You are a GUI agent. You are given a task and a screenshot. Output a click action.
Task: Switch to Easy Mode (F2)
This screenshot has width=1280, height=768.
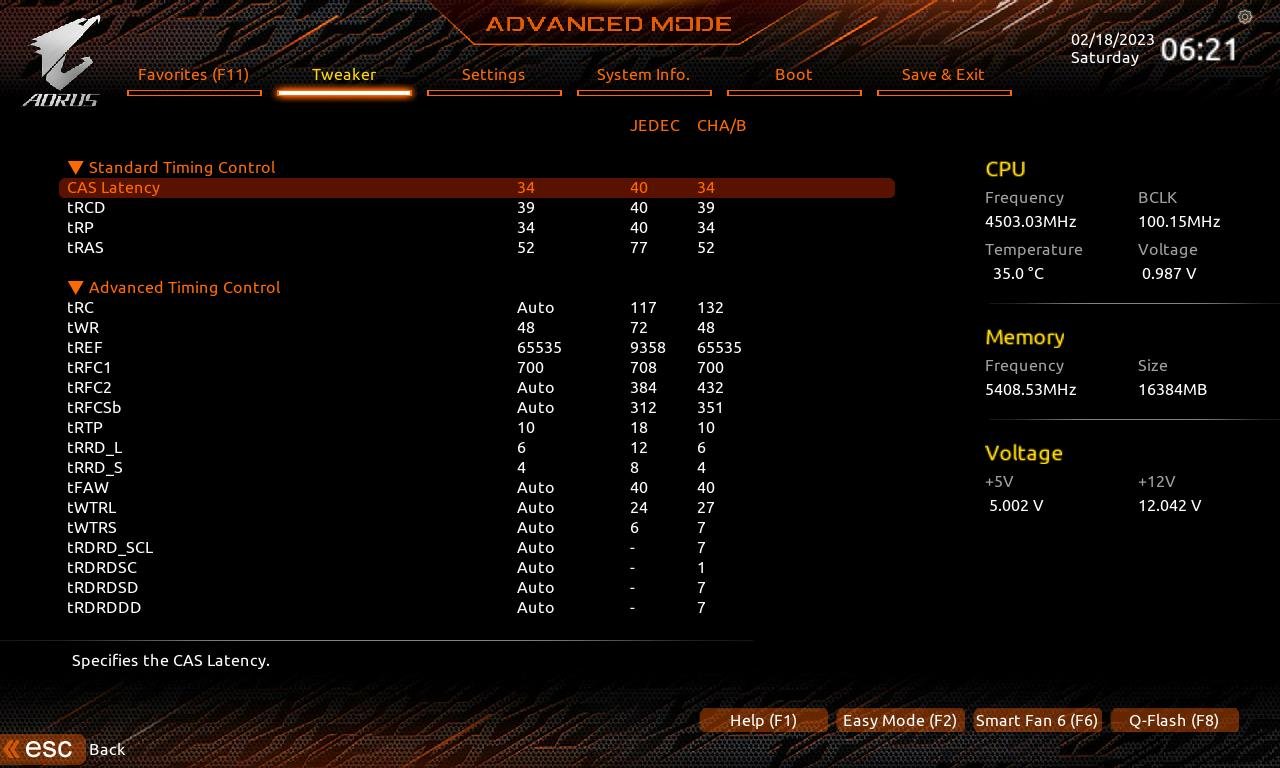coord(899,720)
